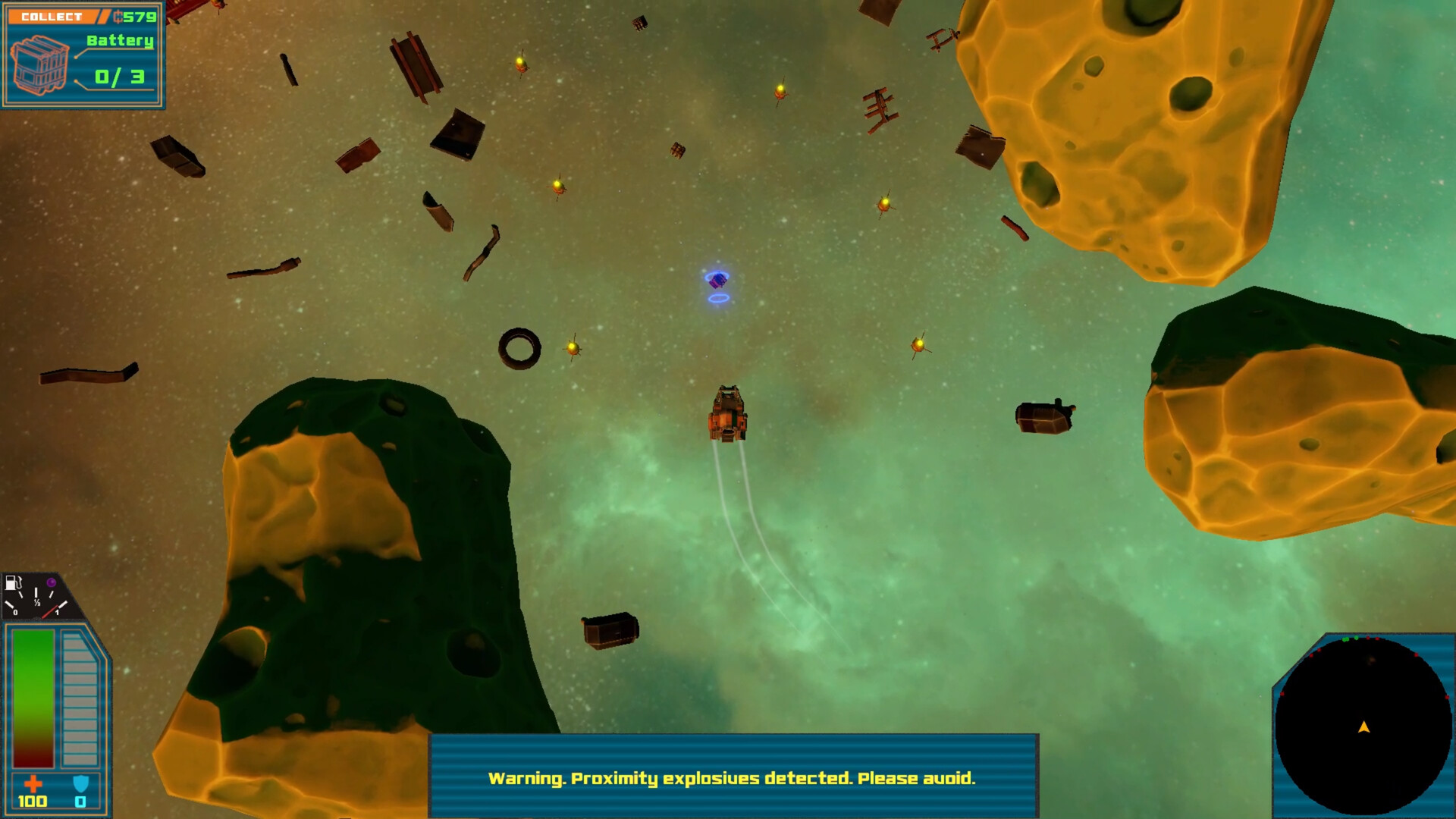The height and width of the screenshot is (819, 1456).
Task: Click a yellow proximity mine near the ship
Action: click(573, 347)
